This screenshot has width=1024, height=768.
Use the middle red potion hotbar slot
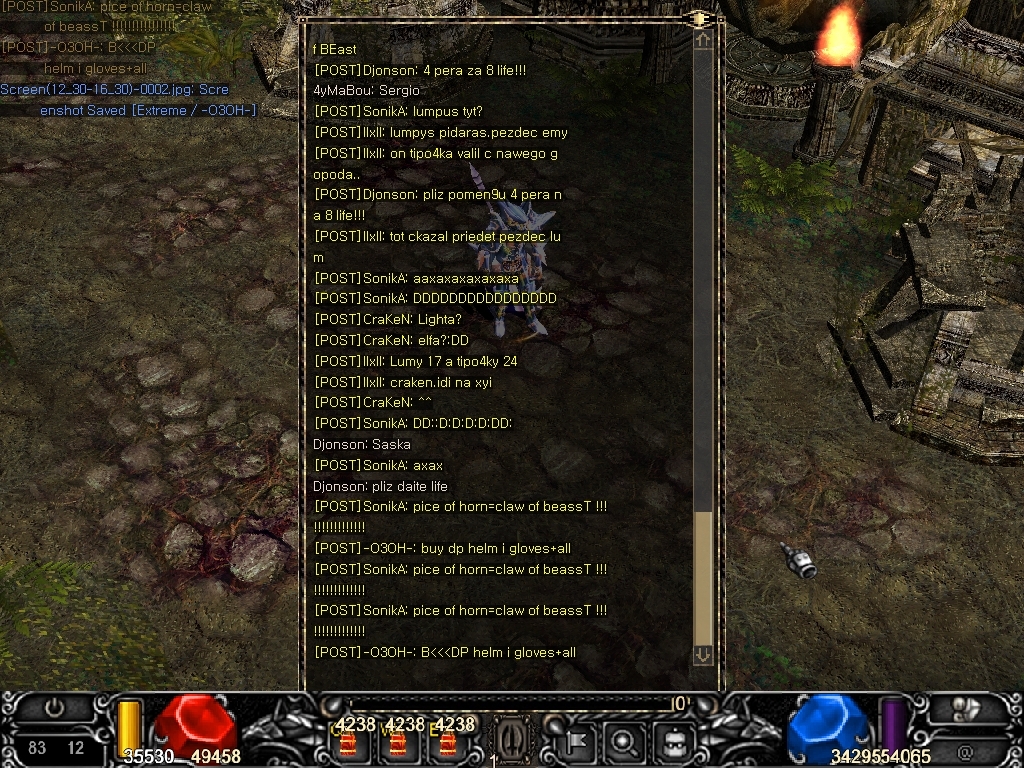[398, 743]
